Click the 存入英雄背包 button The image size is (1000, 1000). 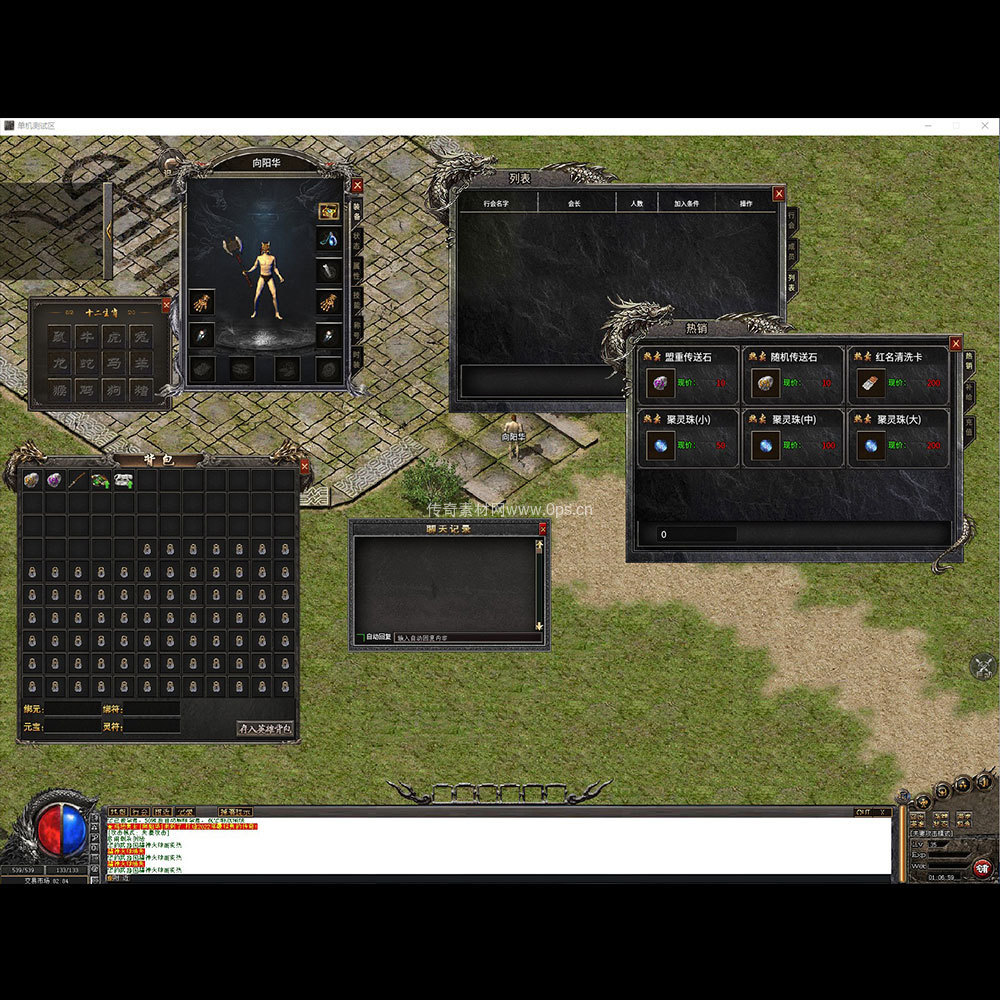(x=265, y=728)
